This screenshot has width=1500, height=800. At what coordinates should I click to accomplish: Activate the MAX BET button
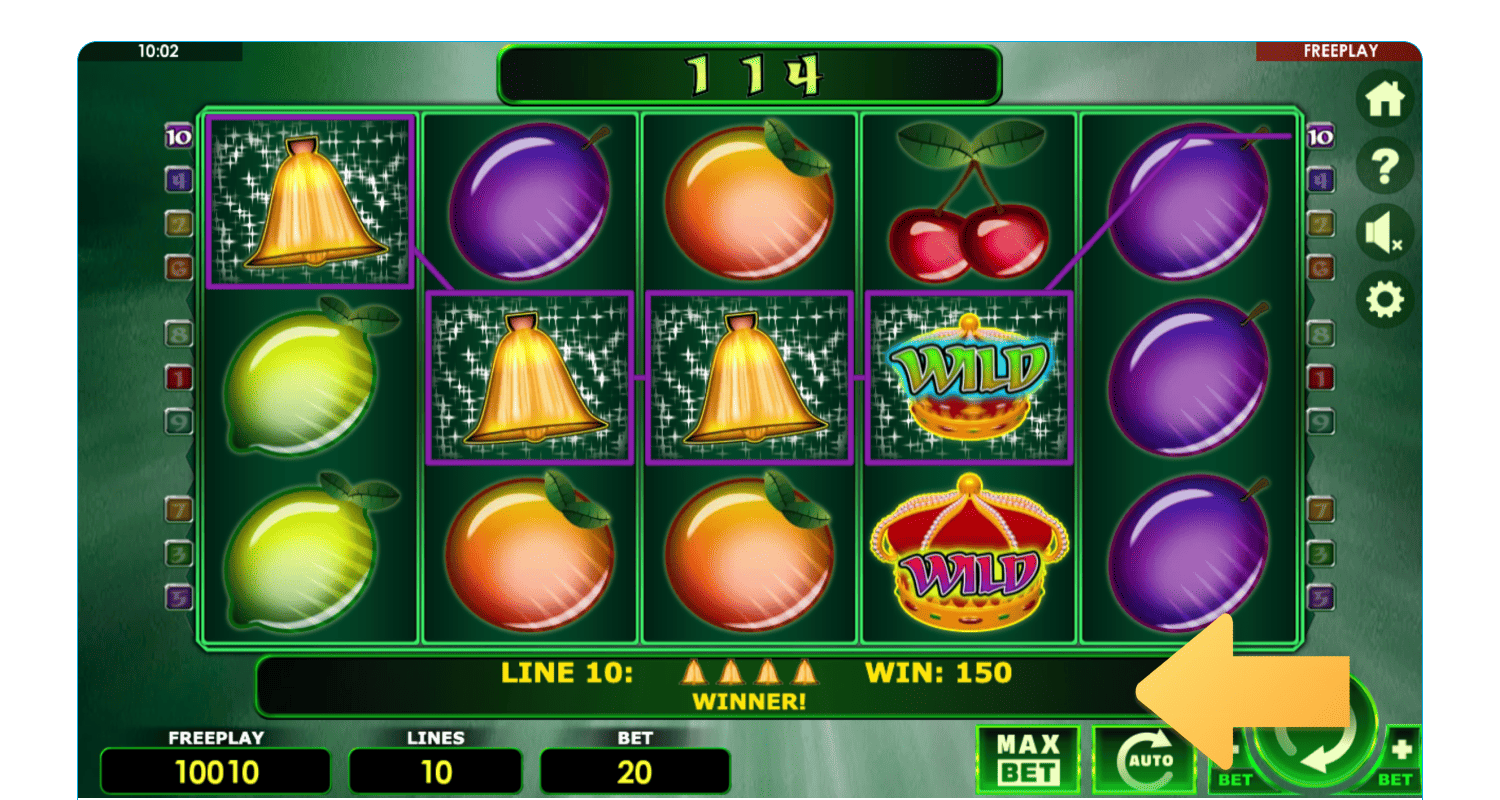(x=1028, y=759)
